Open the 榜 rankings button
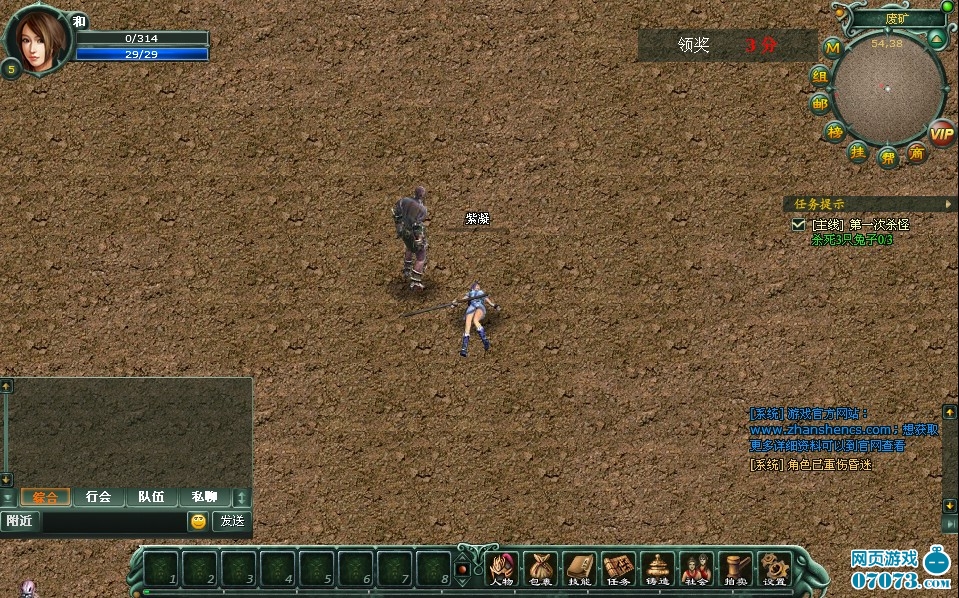The width and height of the screenshot is (959, 598). (835, 131)
